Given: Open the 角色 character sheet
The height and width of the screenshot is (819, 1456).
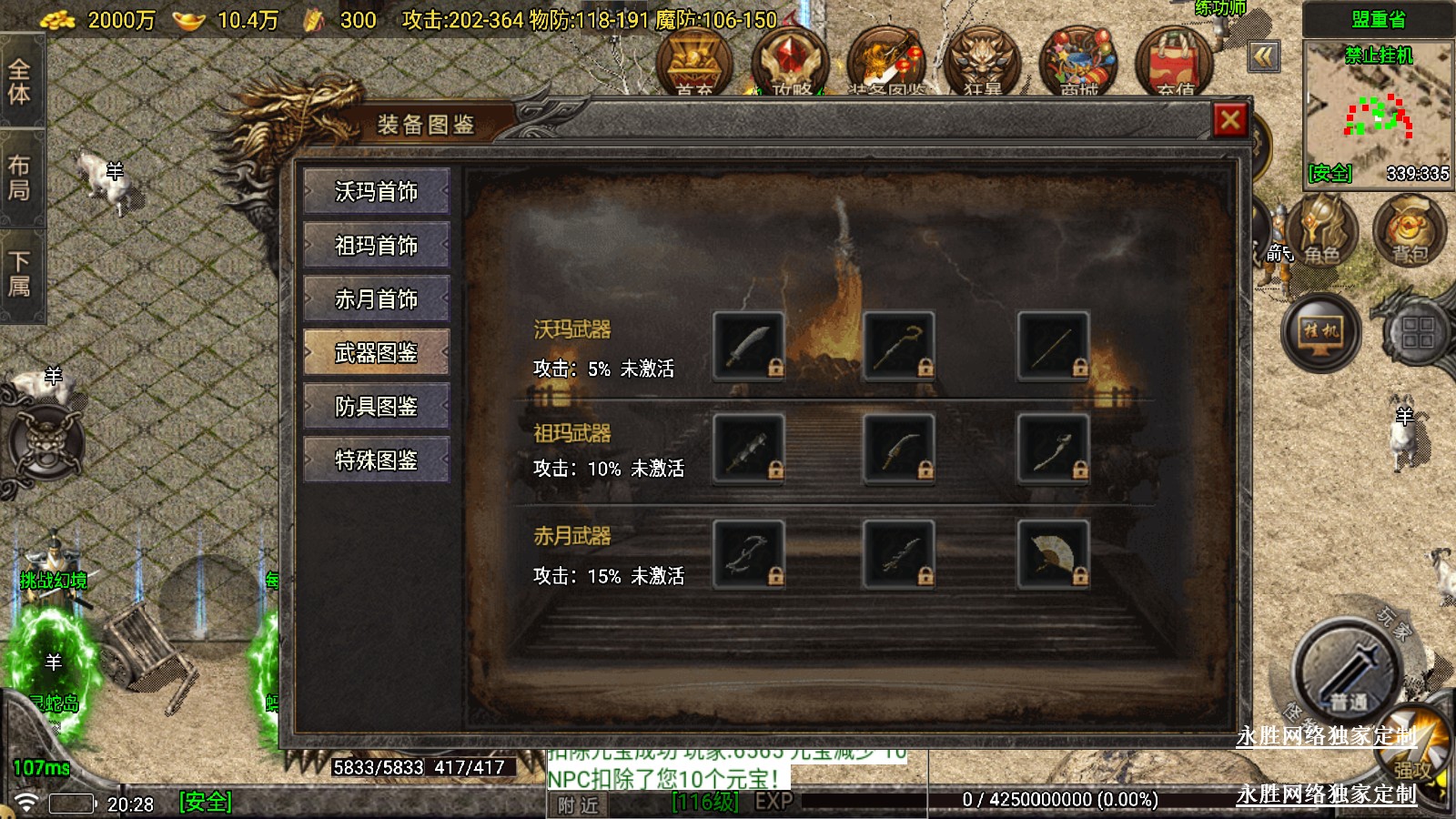Looking at the screenshot, I should [x=1320, y=232].
